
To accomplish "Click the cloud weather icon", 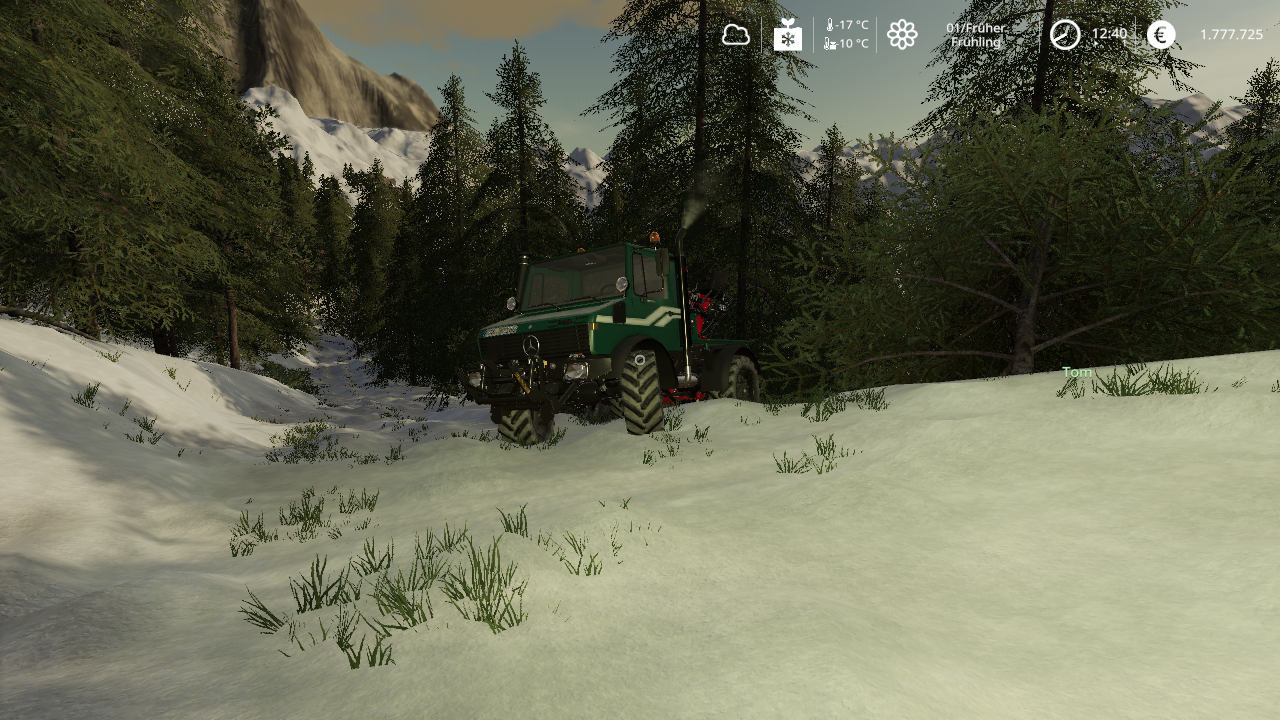I will (x=736, y=35).
